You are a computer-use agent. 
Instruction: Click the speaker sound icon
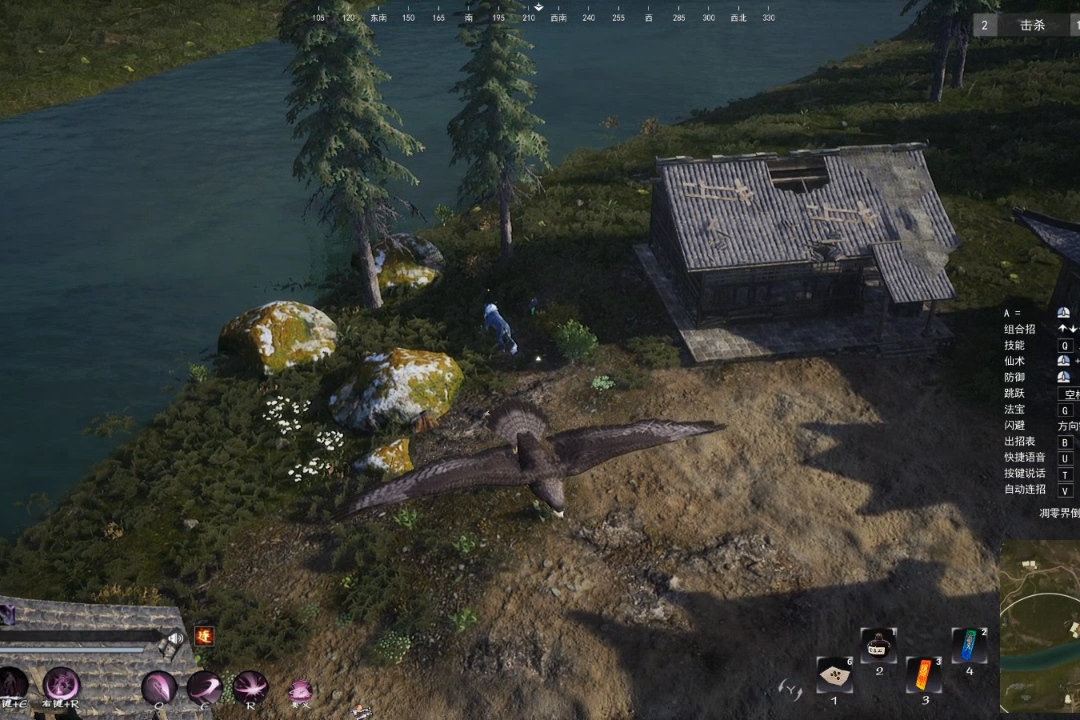[x=175, y=639]
